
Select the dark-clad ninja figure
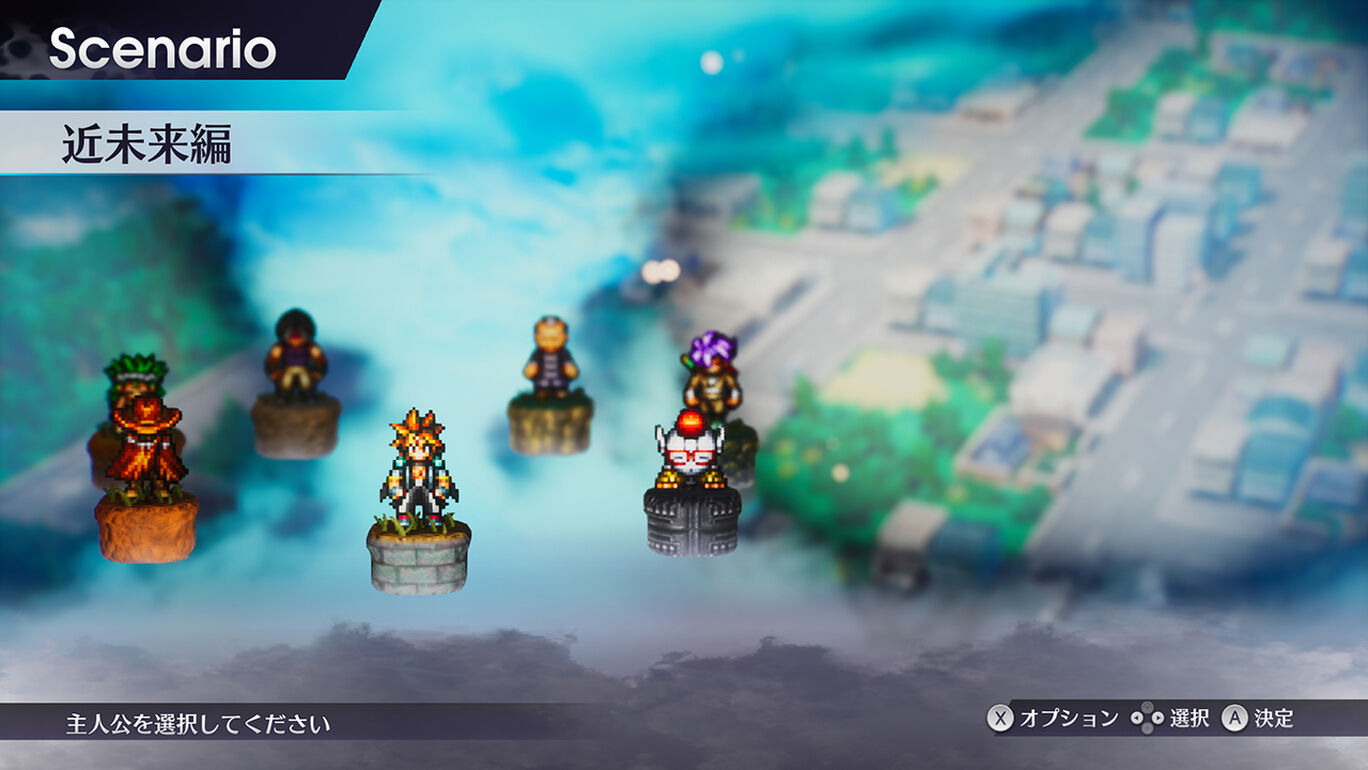pos(295,355)
